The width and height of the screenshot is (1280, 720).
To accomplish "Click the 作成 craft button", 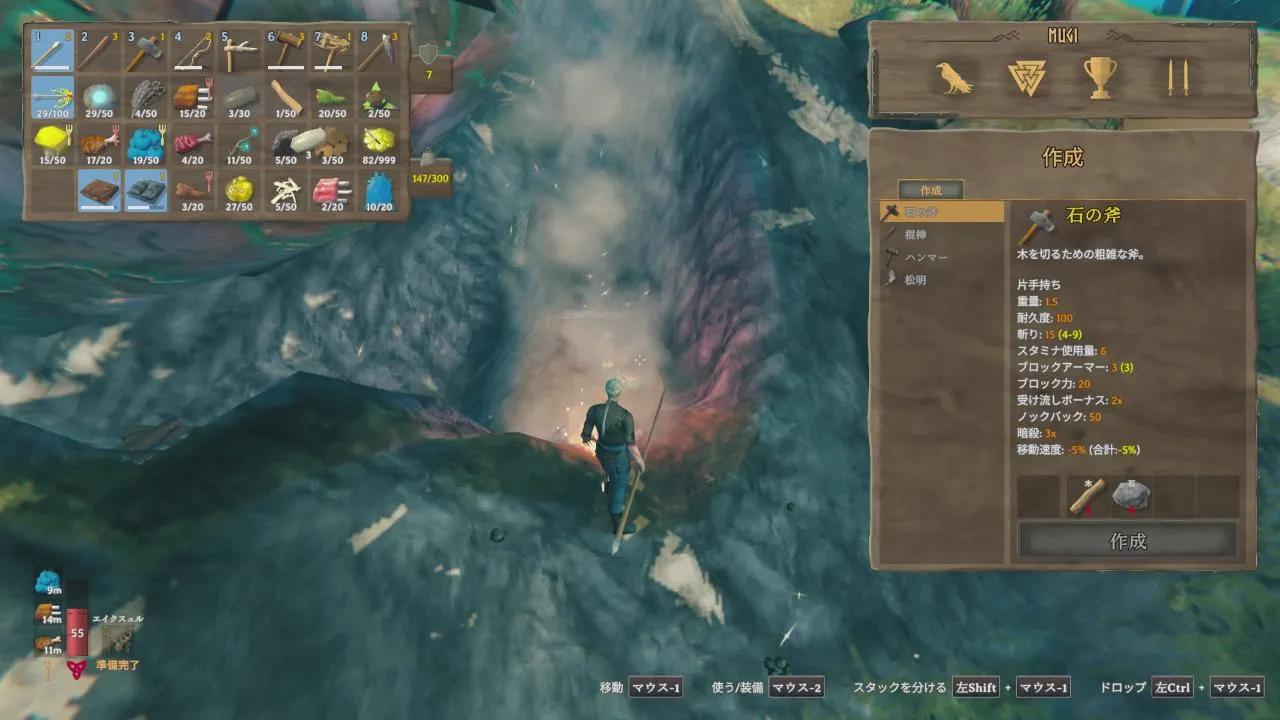I will 1127,541.
